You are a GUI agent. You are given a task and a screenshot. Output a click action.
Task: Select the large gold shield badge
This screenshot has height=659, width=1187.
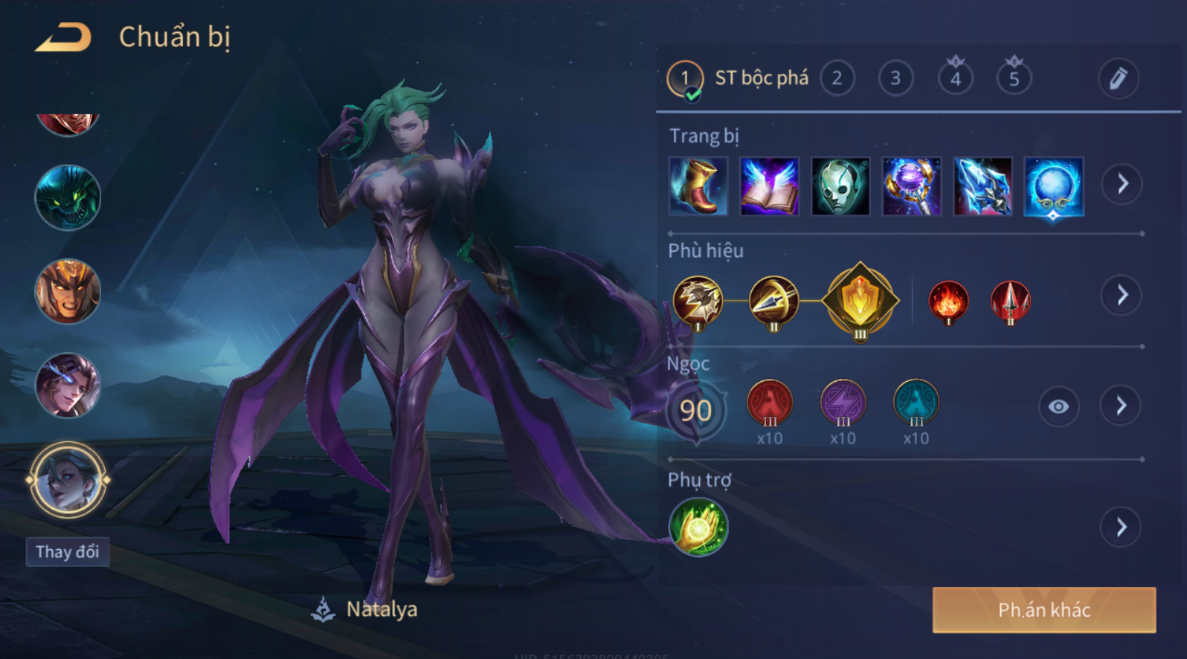[x=860, y=300]
